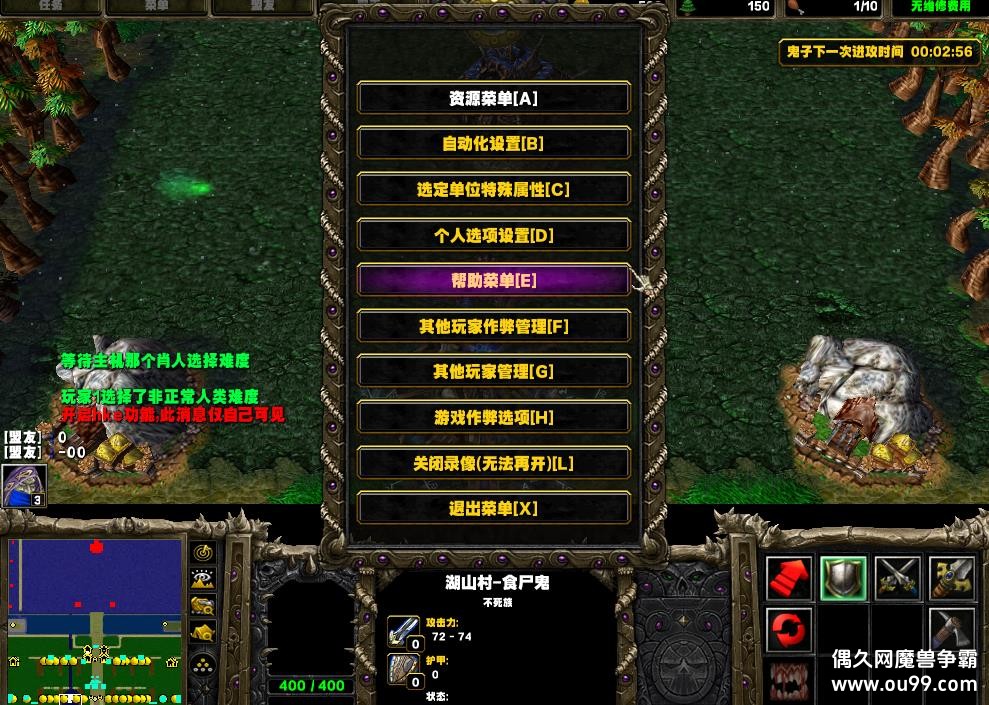989x705 pixels.
Task: Click the shield hold position command
Action: pos(843,578)
